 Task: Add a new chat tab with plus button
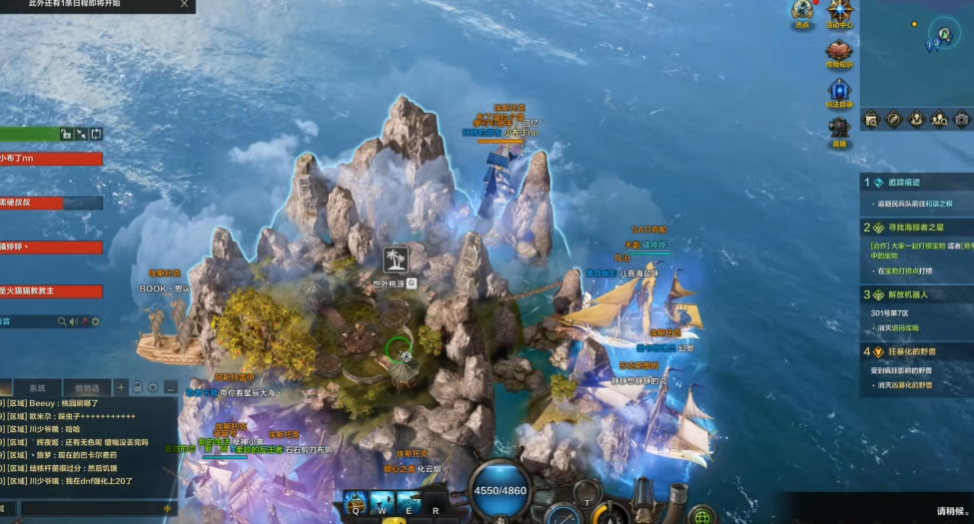tap(121, 386)
